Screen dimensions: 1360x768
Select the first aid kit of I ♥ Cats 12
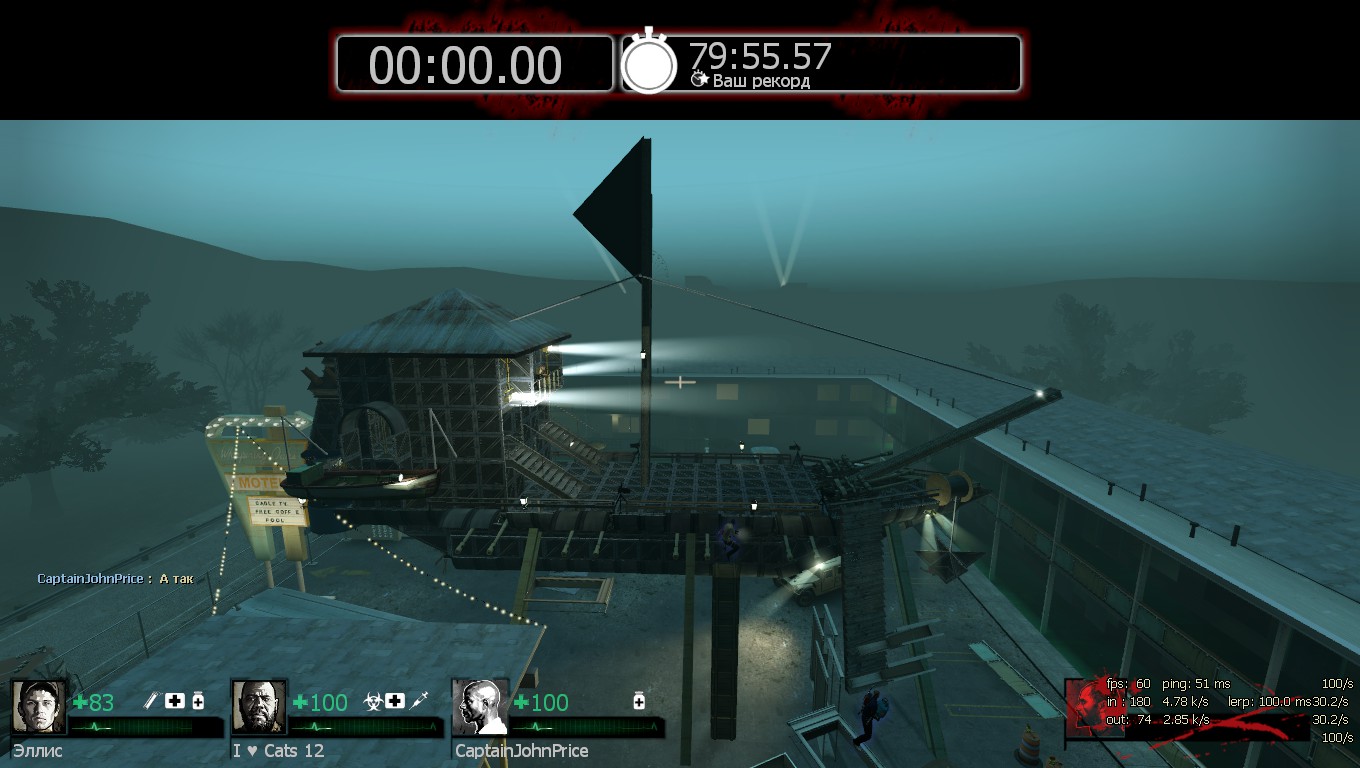click(x=395, y=700)
